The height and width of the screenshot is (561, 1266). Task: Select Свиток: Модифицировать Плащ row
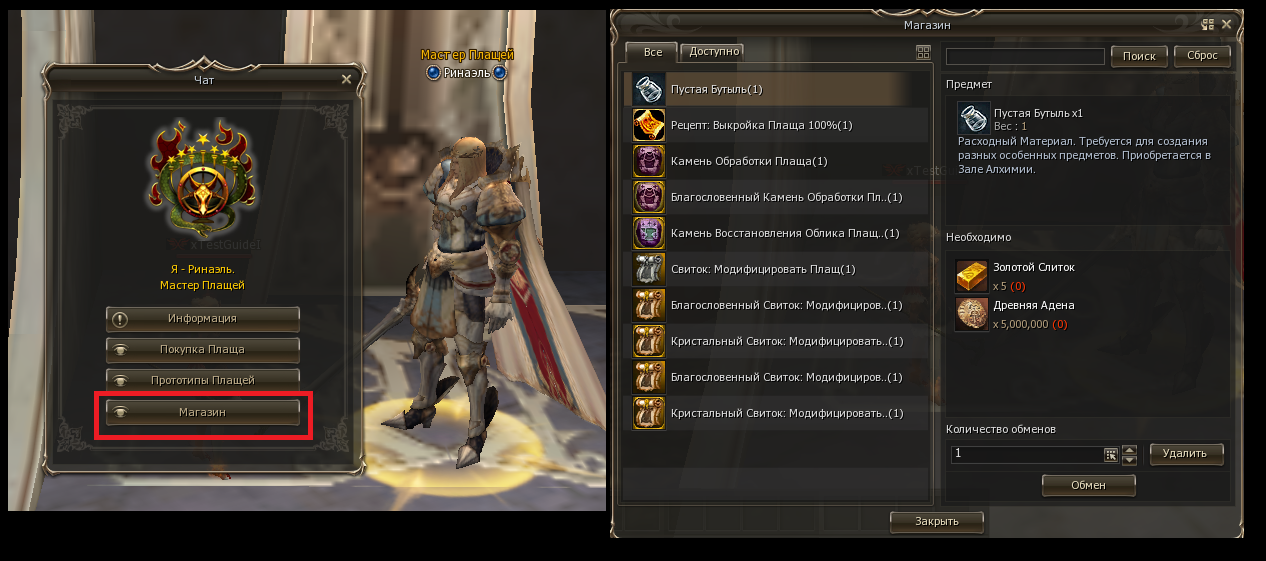tap(780, 269)
